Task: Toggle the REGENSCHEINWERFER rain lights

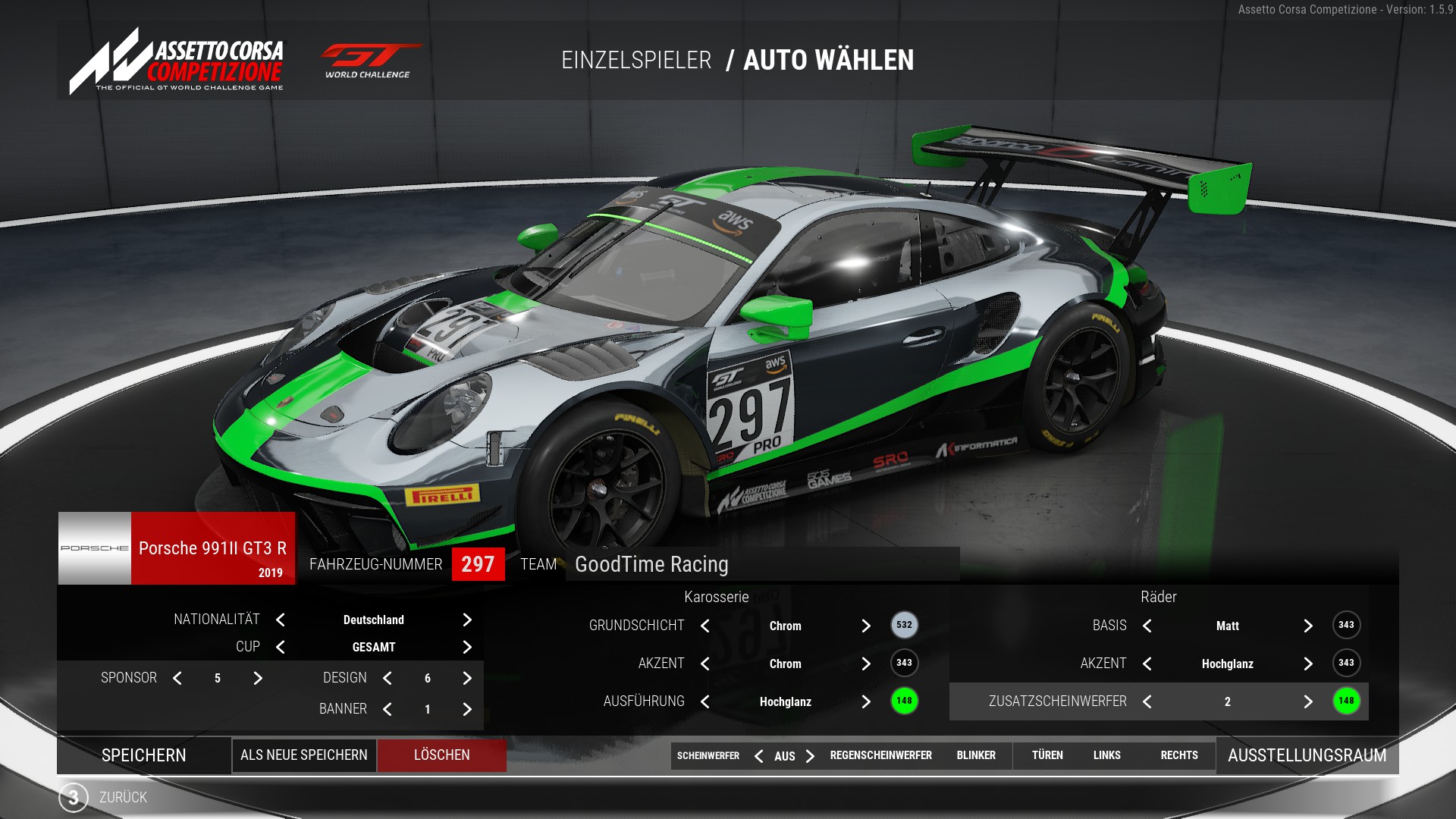Action: (880, 755)
